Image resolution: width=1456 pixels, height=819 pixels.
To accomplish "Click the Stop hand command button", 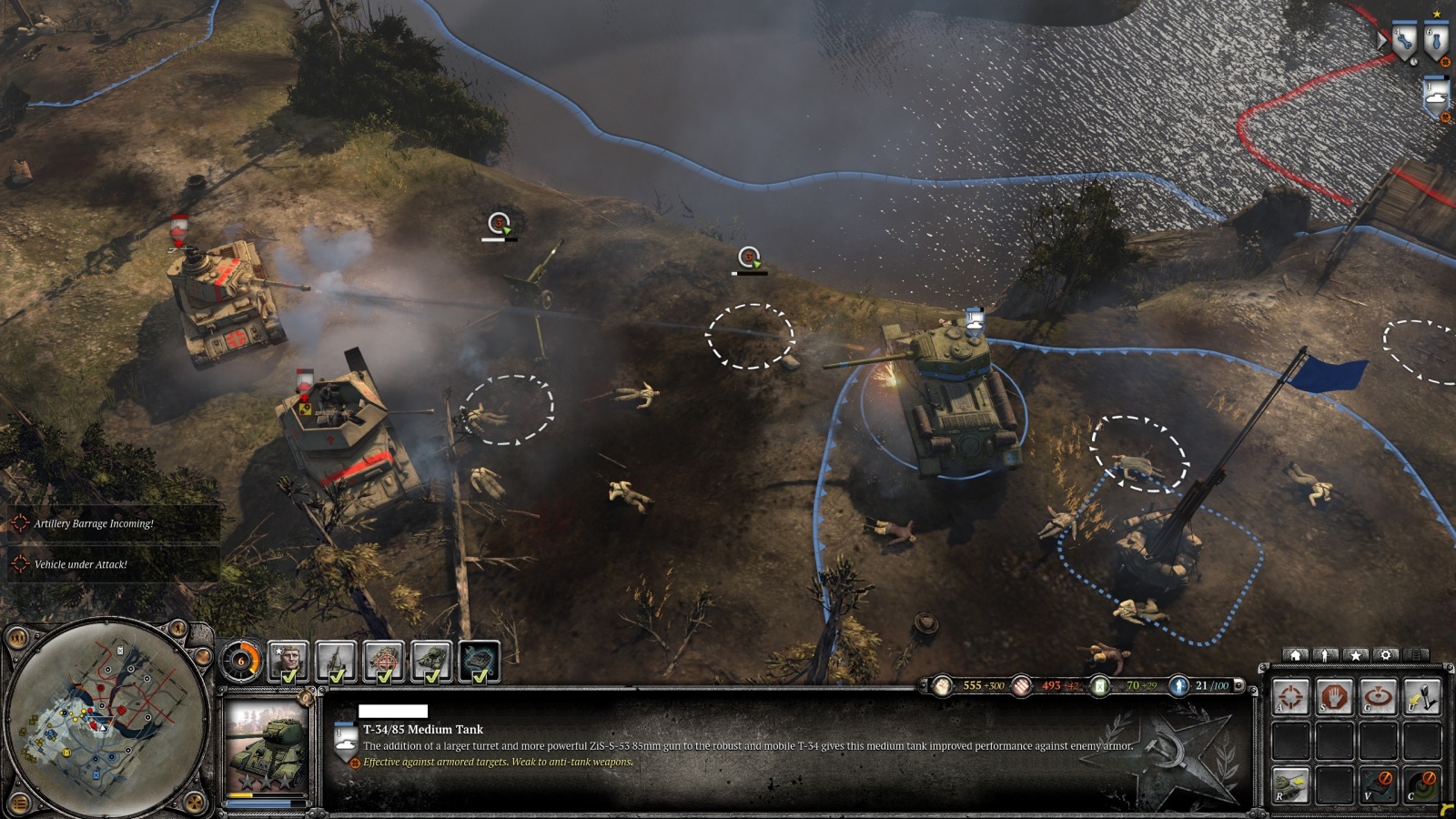I will click(1333, 698).
